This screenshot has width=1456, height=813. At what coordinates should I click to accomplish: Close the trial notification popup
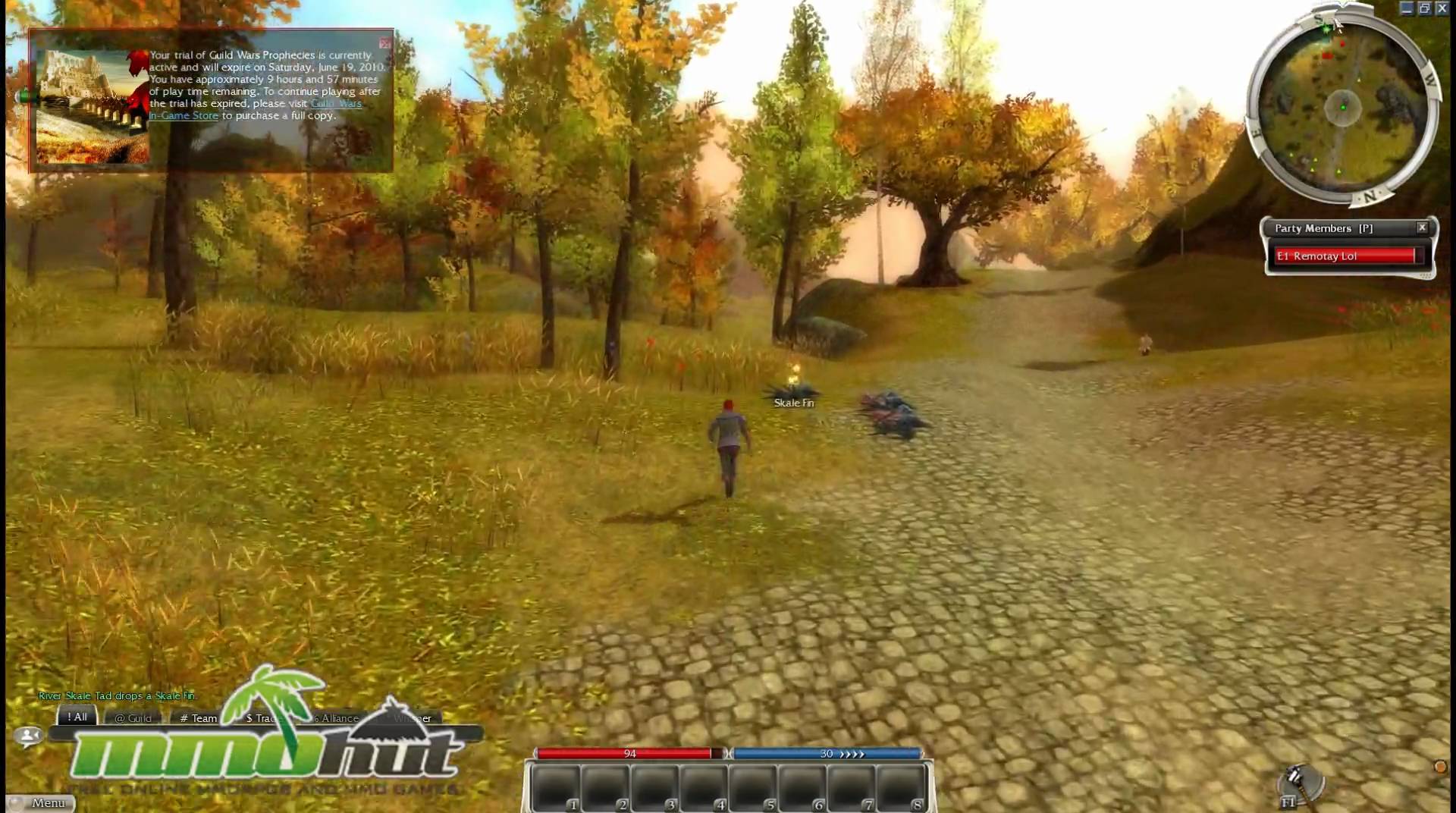pos(385,43)
